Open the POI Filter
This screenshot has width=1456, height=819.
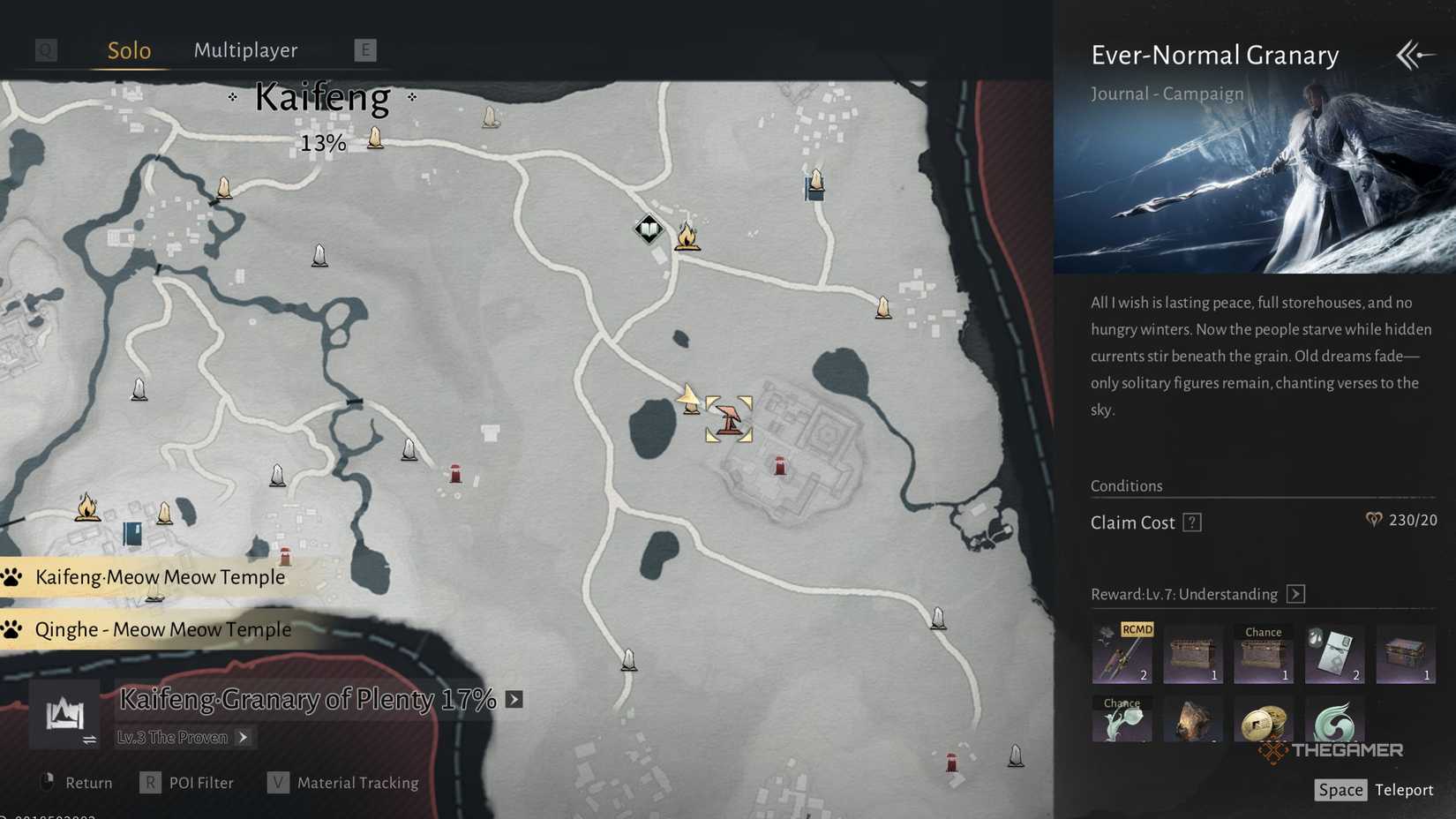click(x=201, y=782)
